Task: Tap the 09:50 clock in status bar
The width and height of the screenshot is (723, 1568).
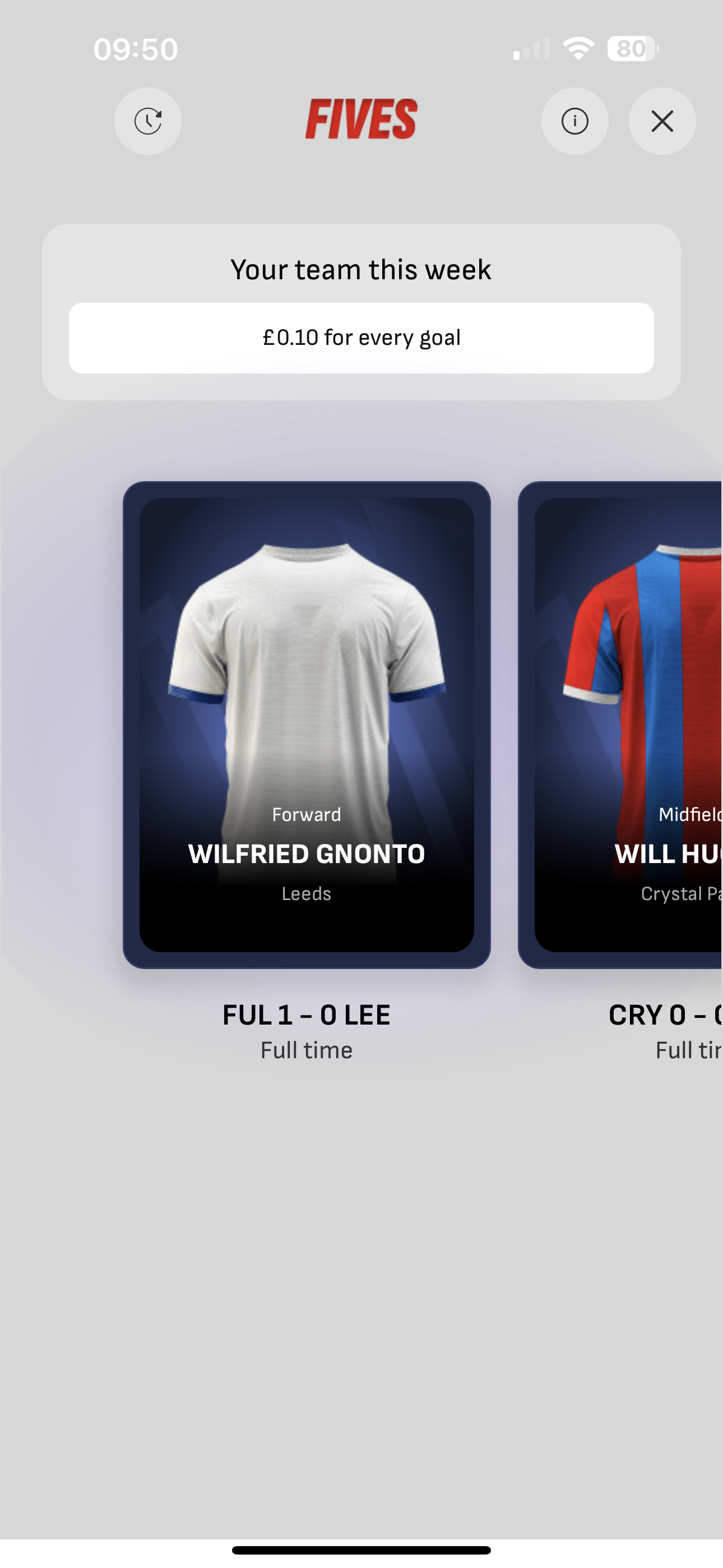Action: [136, 48]
